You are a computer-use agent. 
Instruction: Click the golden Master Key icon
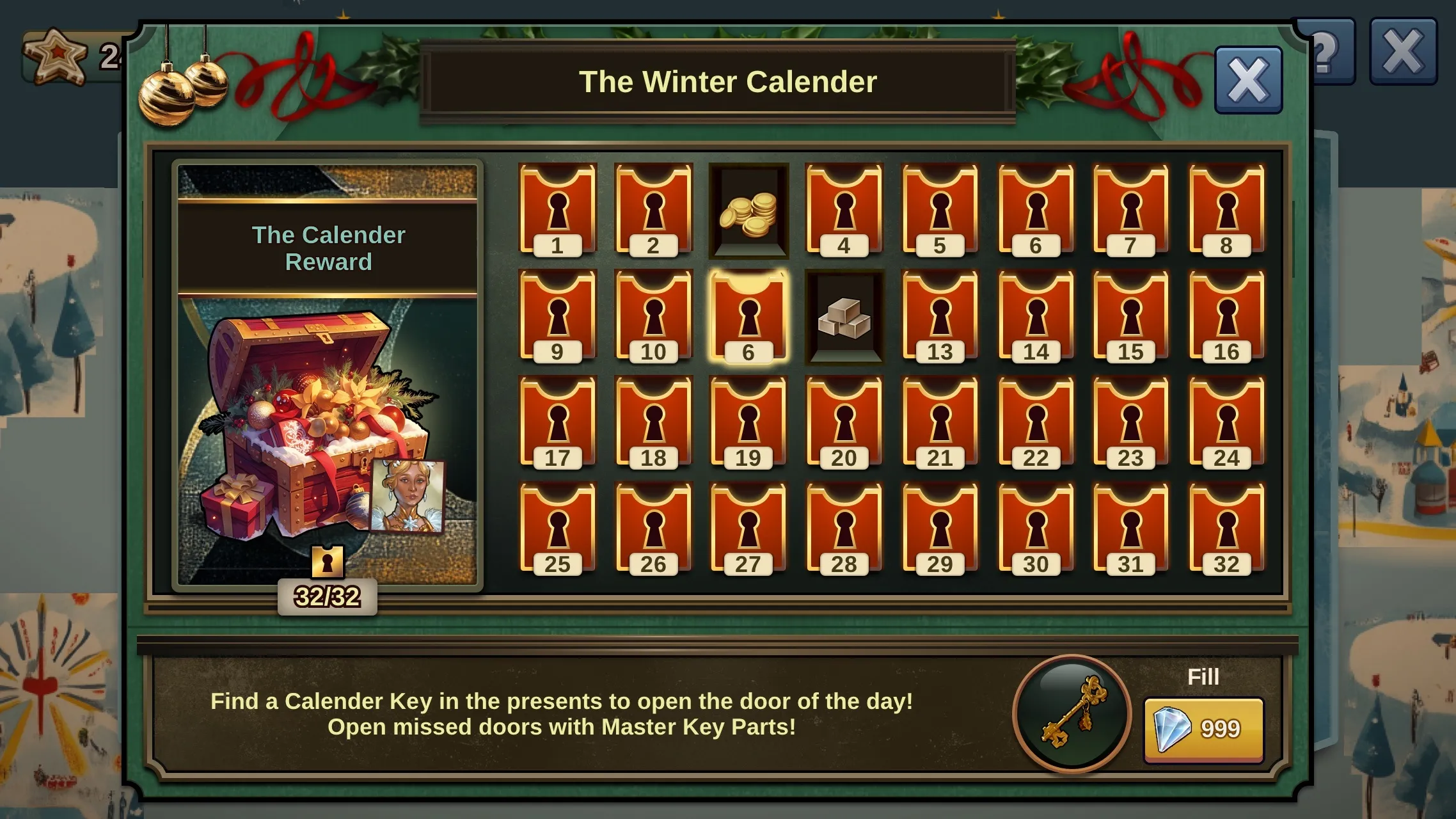[1072, 713]
